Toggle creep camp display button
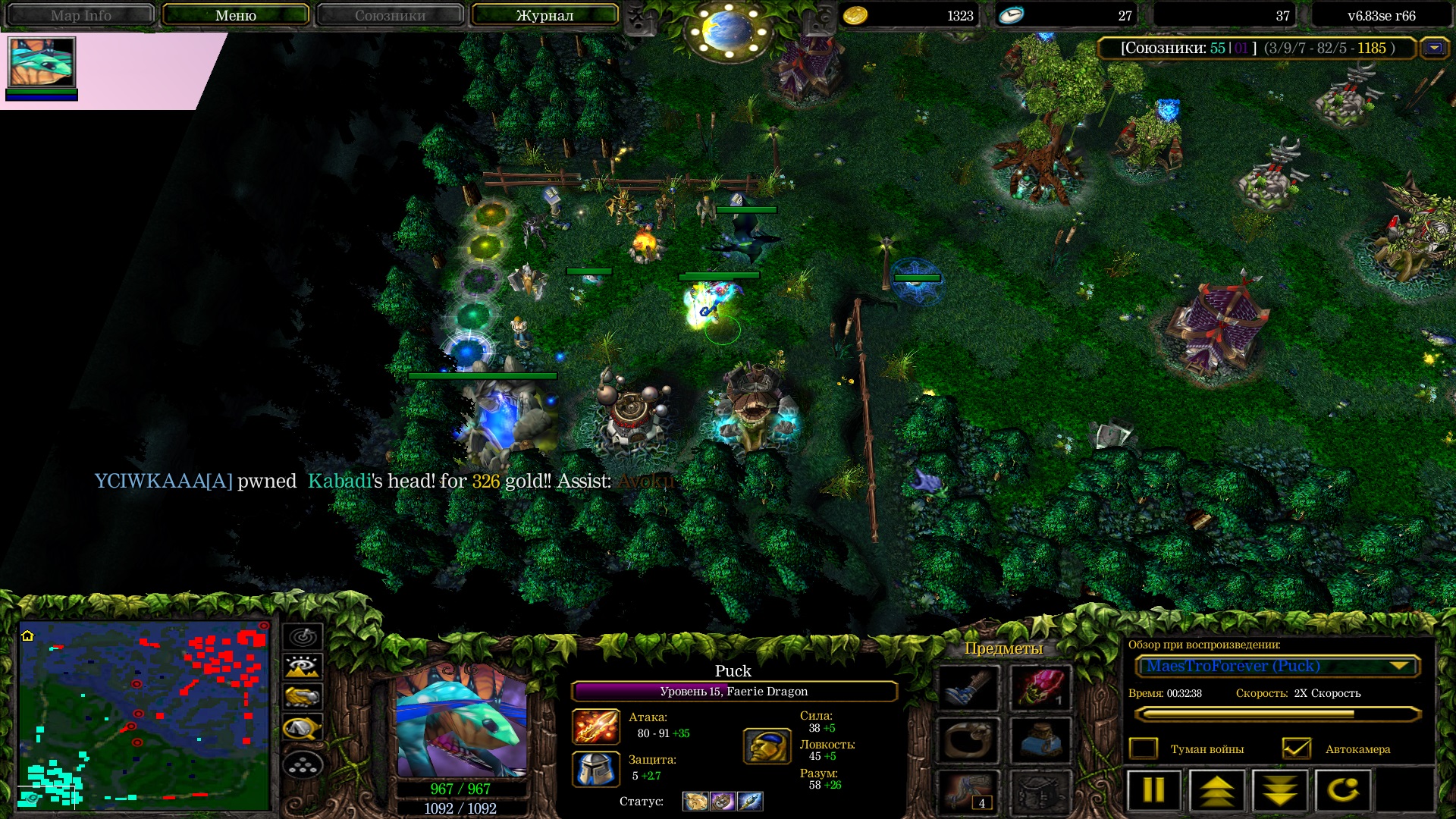Screen dimensions: 1456x819 303,729
